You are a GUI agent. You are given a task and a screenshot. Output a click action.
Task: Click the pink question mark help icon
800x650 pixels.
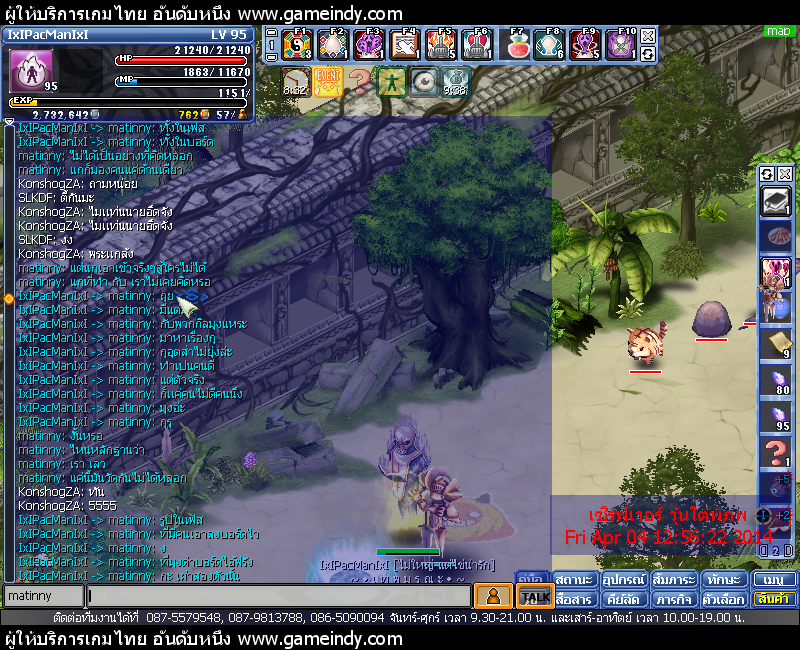(x=359, y=80)
